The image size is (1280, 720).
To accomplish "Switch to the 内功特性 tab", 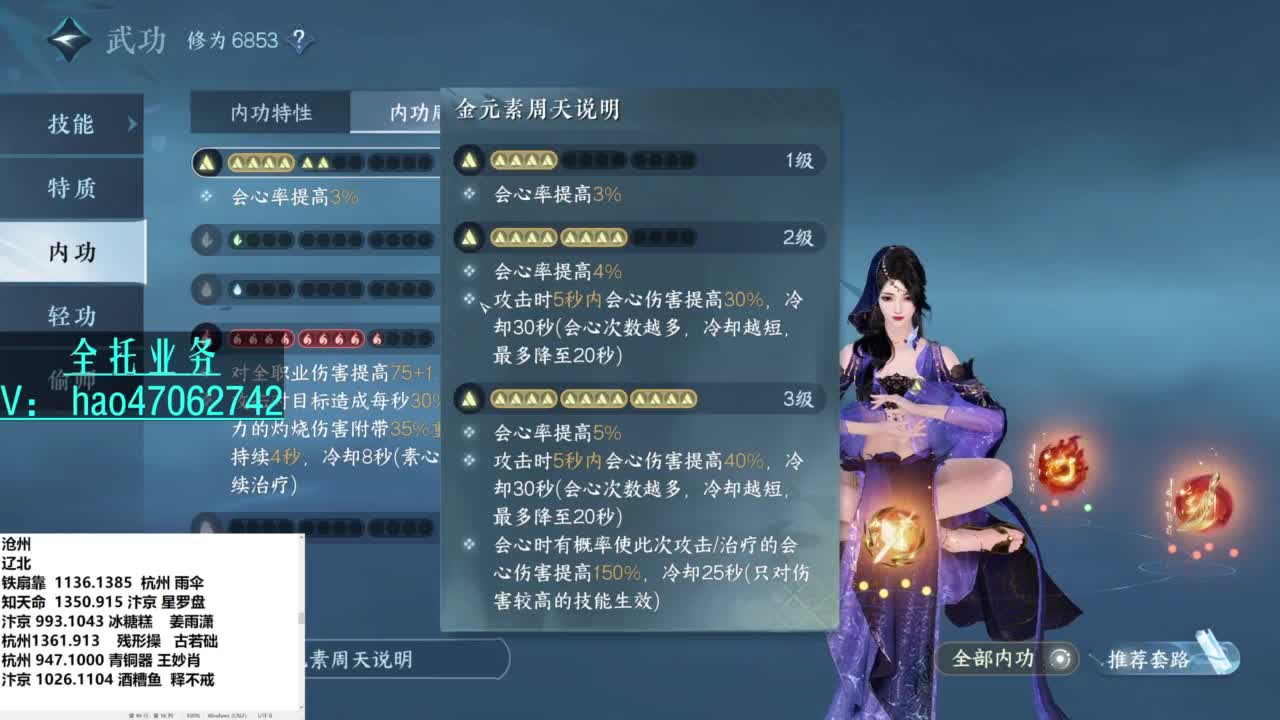I will click(x=270, y=113).
